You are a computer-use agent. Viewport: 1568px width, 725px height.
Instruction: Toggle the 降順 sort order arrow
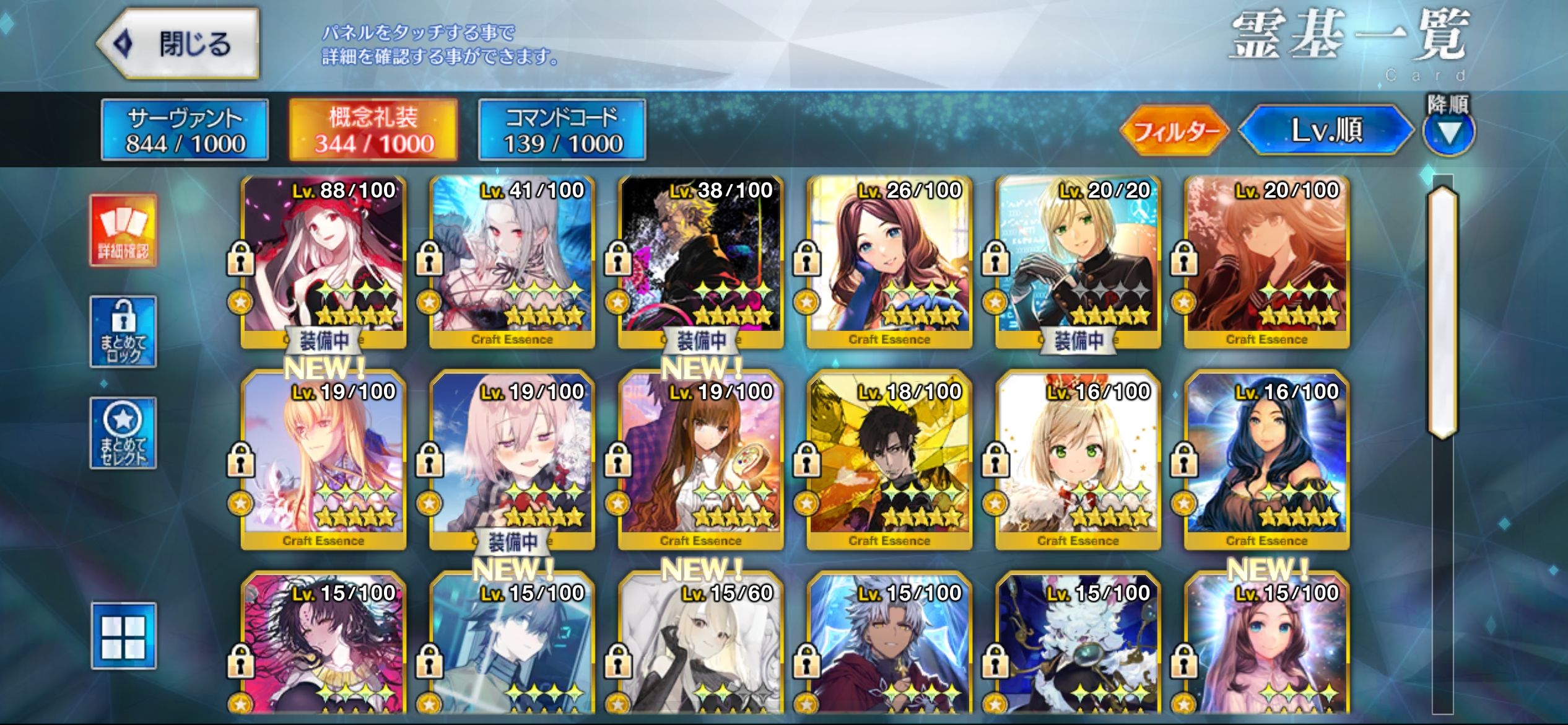coord(1448,131)
